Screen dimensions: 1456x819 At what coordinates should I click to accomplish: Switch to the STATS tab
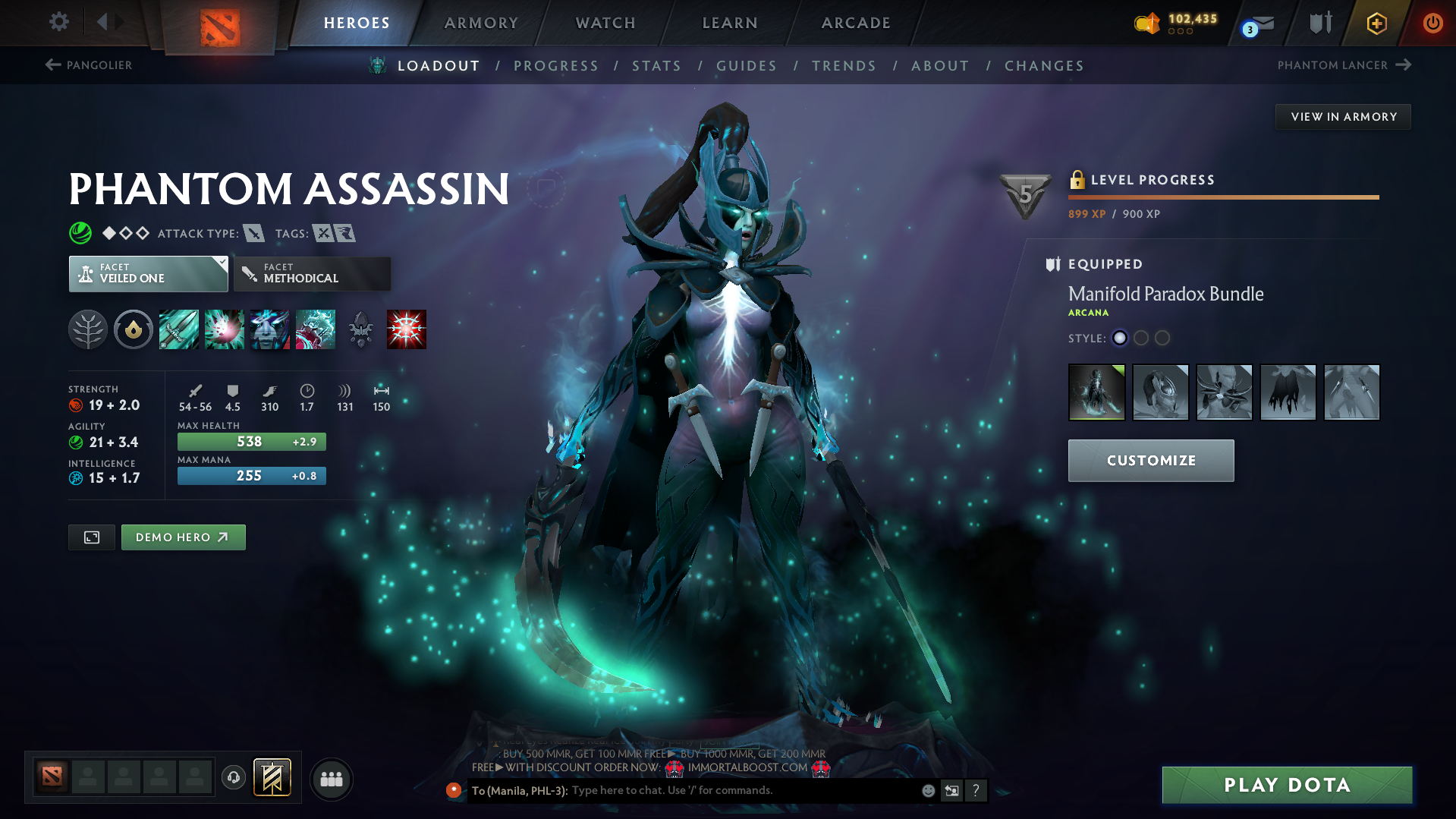coord(656,65)
